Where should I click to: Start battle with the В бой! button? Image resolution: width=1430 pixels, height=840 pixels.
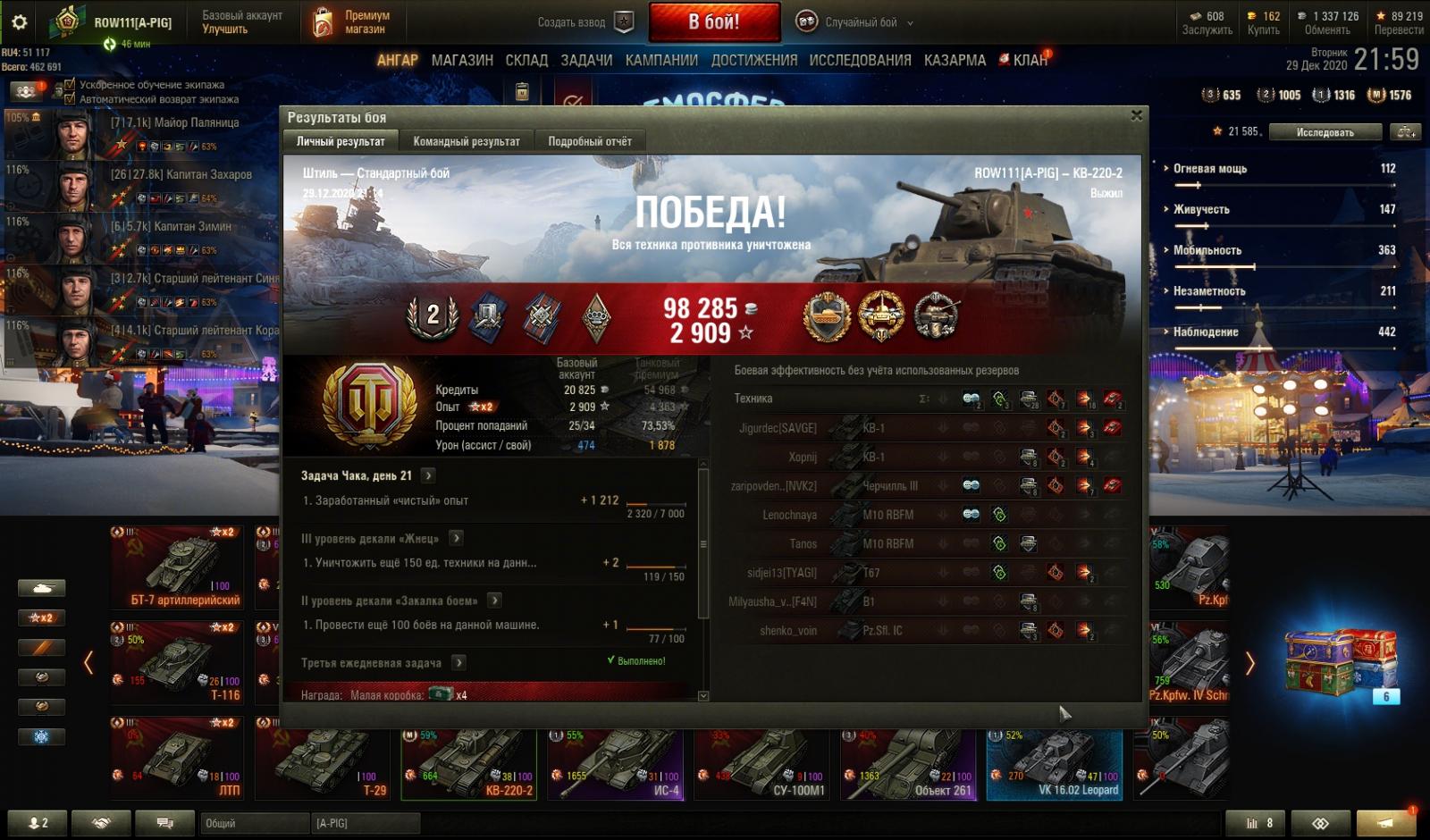point(714,22)
